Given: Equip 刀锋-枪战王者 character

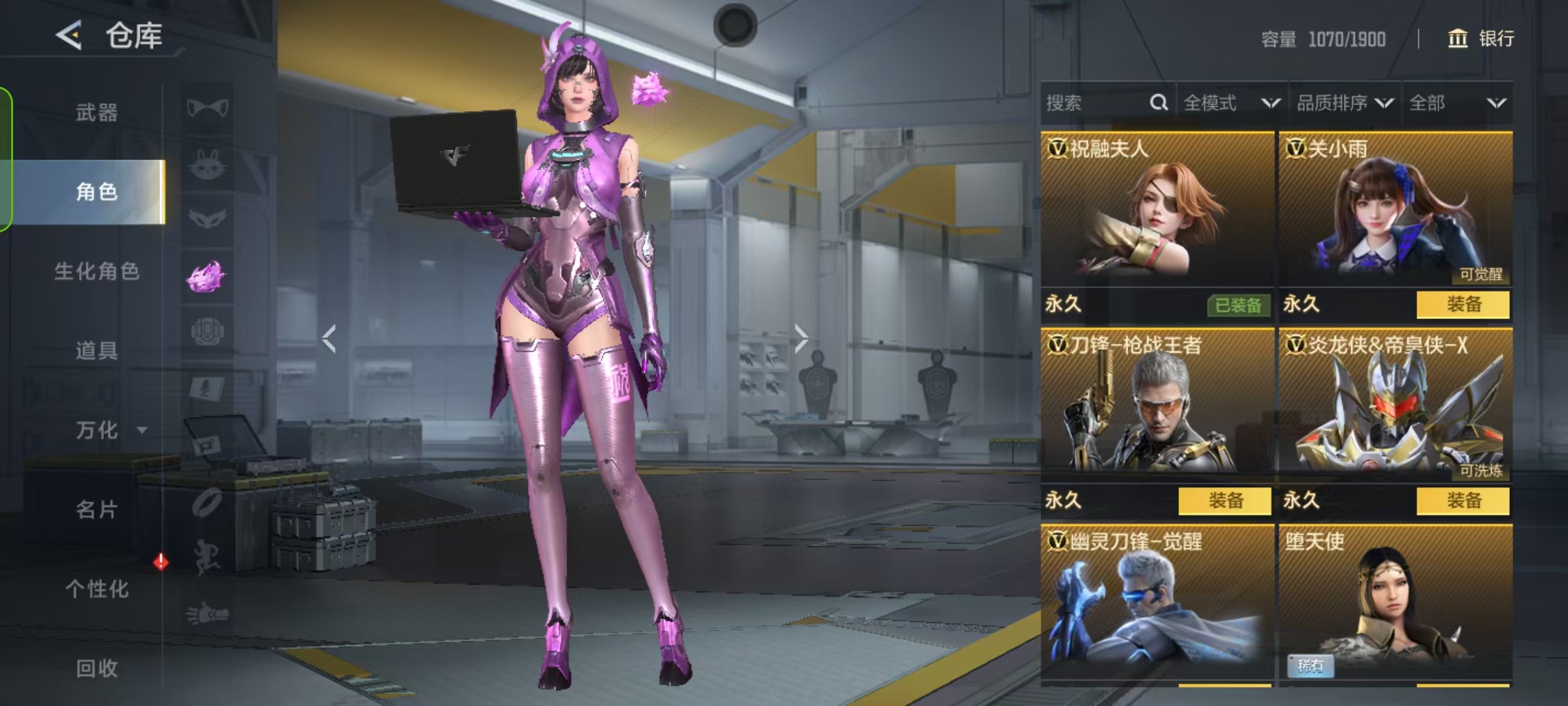Looking at the screenshot, I should [1224, 501].
